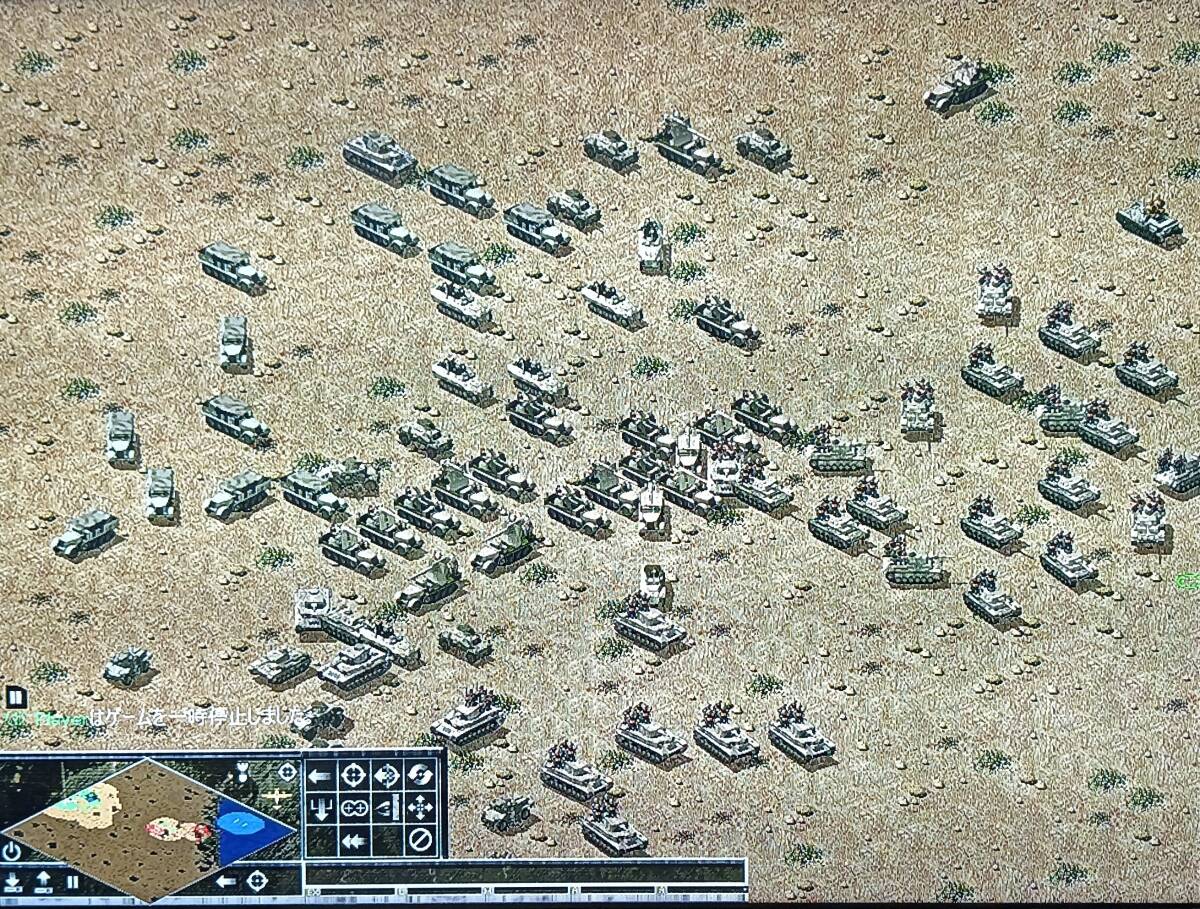Activate the eye with bar command

coord(387,808)
